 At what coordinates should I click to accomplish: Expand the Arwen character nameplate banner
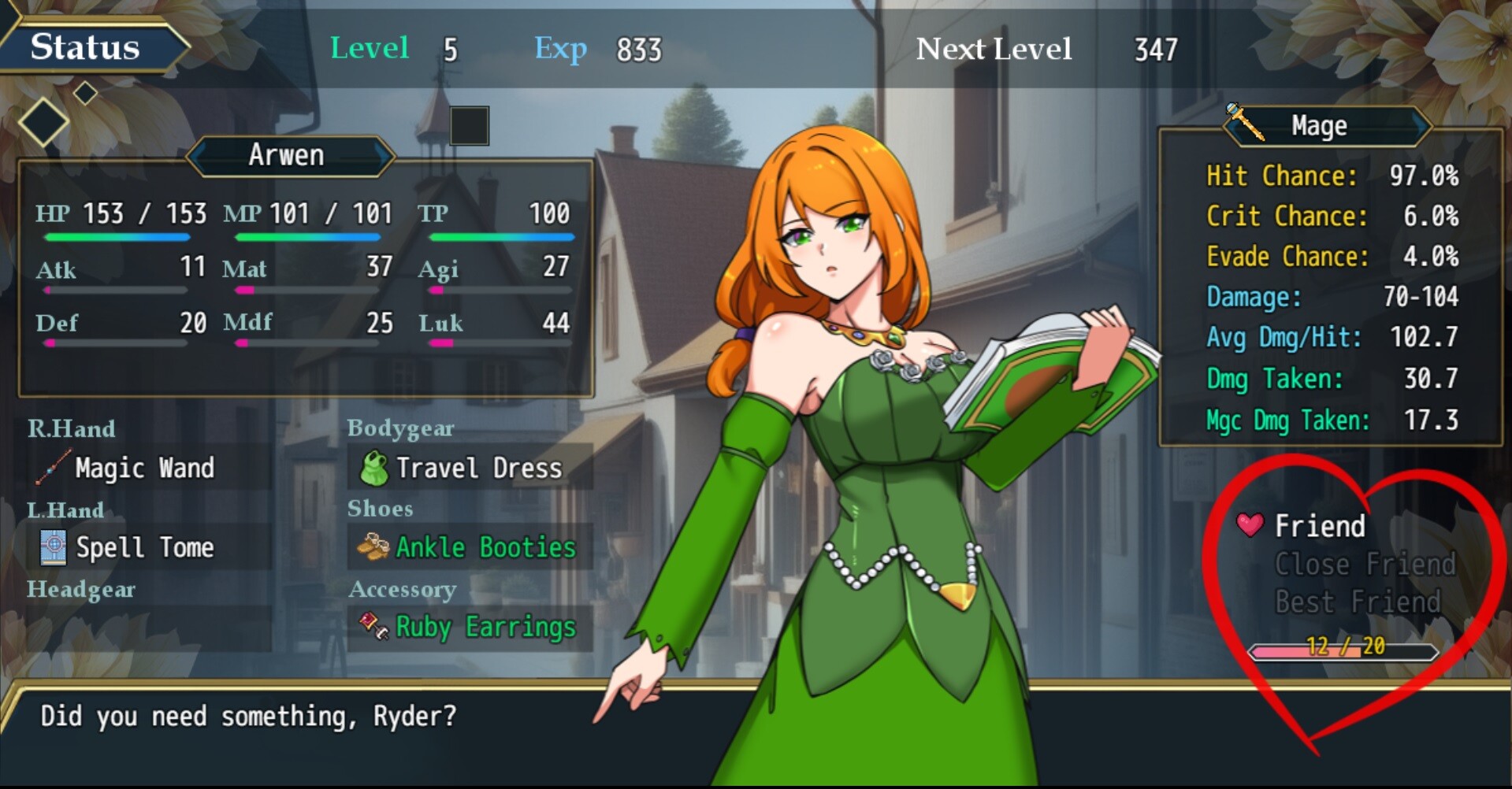tap(288, 155)
